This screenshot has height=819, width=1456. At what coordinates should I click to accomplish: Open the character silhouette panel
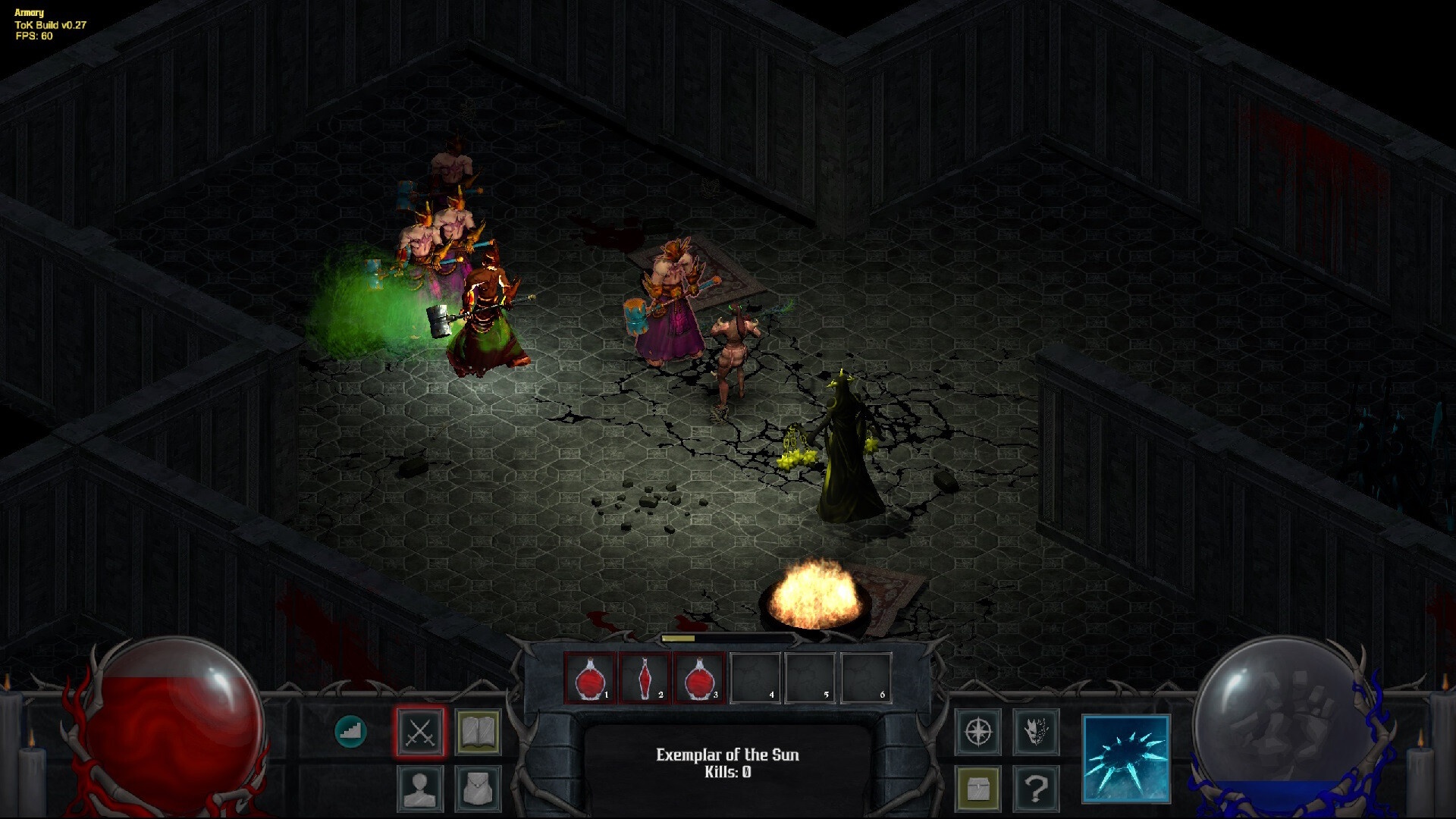(420, 789)
